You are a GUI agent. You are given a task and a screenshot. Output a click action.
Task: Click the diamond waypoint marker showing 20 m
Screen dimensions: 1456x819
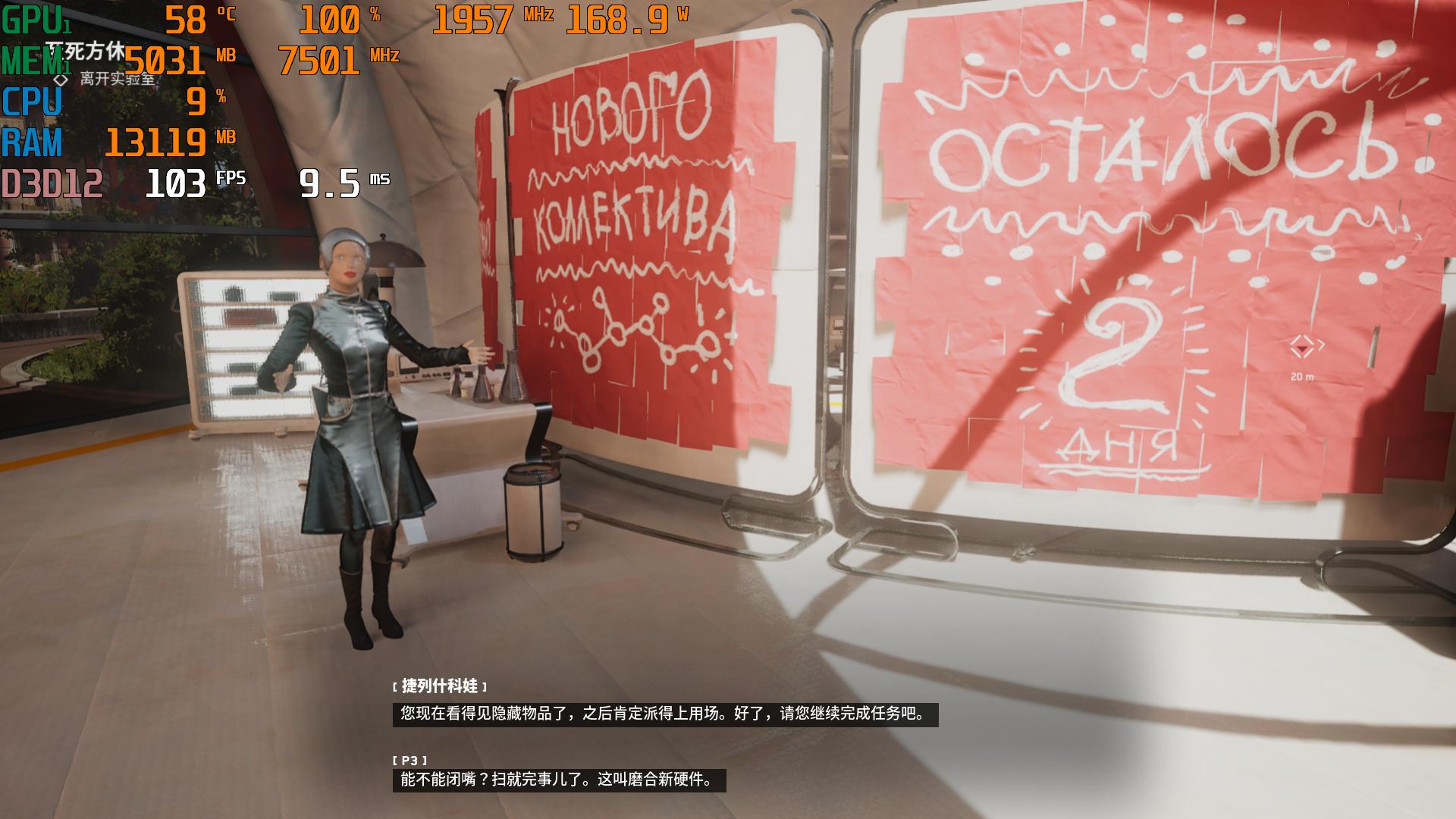point(1302,347)
